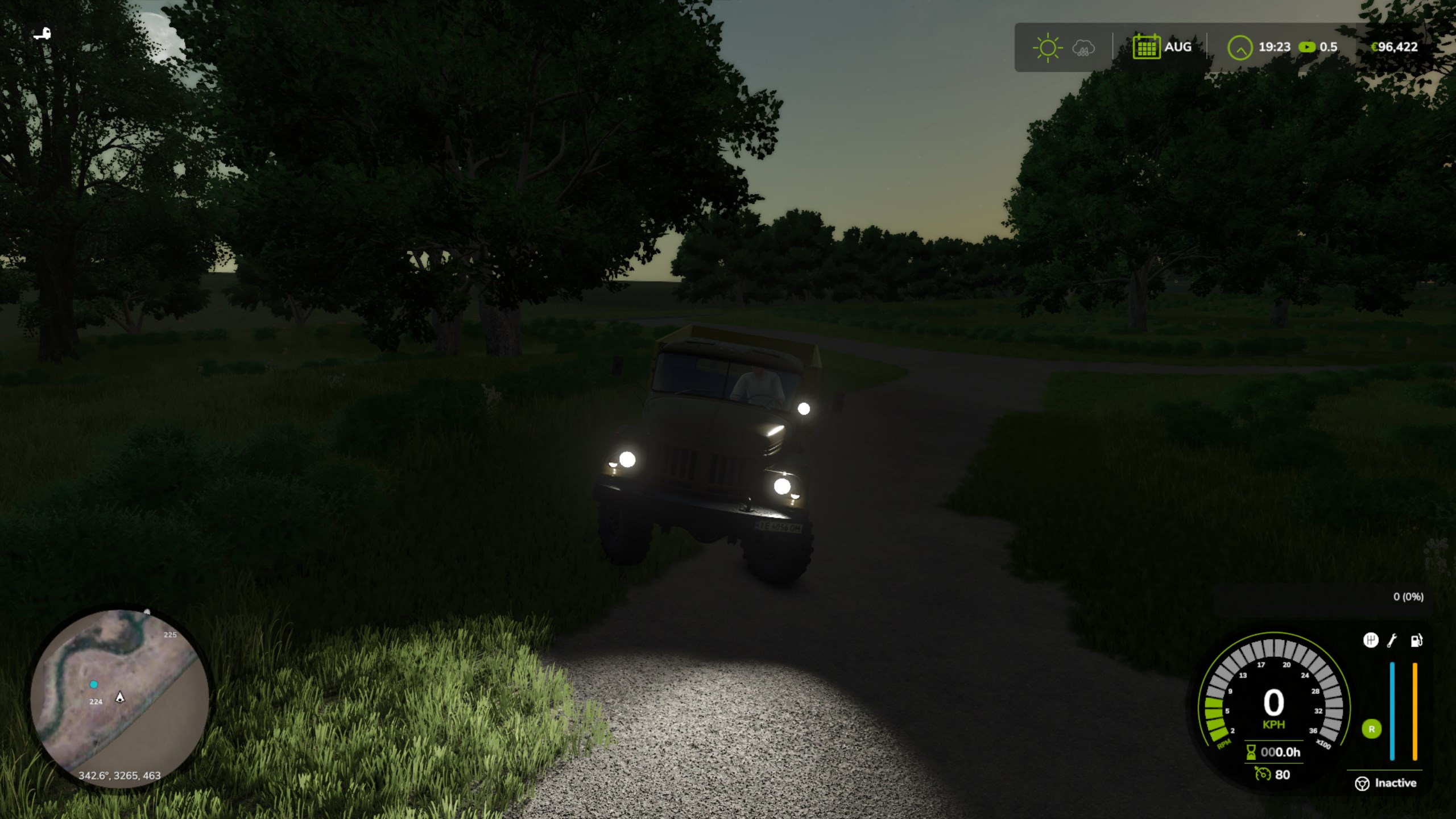Click the wrench damage icon
1456x819 pixels.
(1392, 641)
